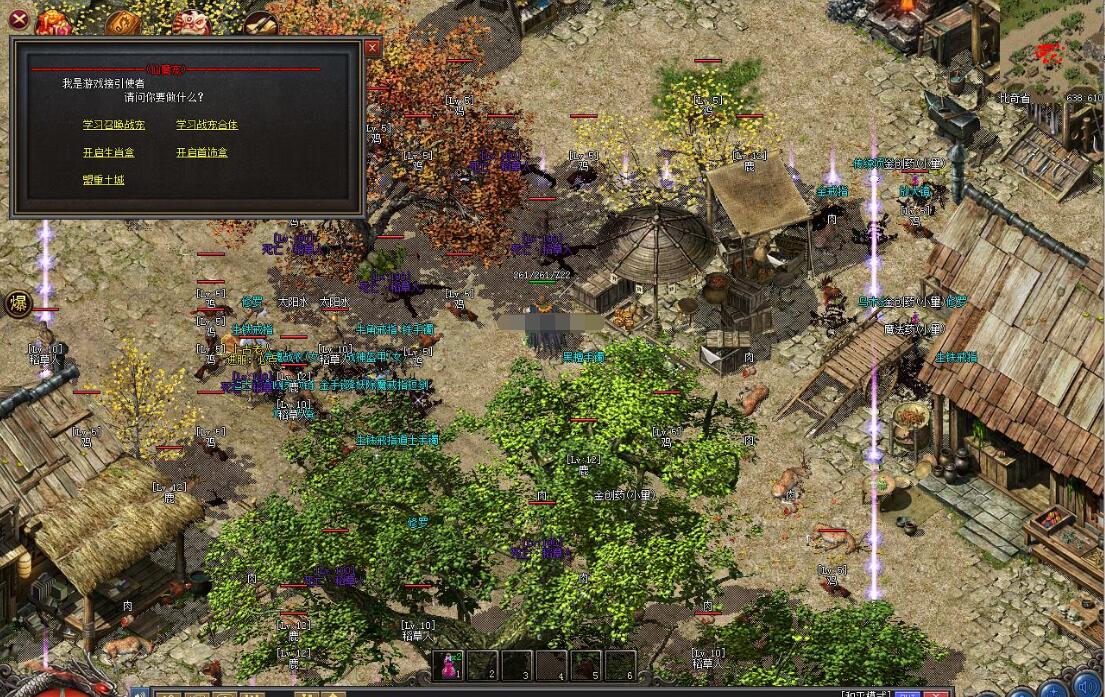The image size is (1105, 697).
Task: Click the round red X button at top-left
Action: [18, 17]
